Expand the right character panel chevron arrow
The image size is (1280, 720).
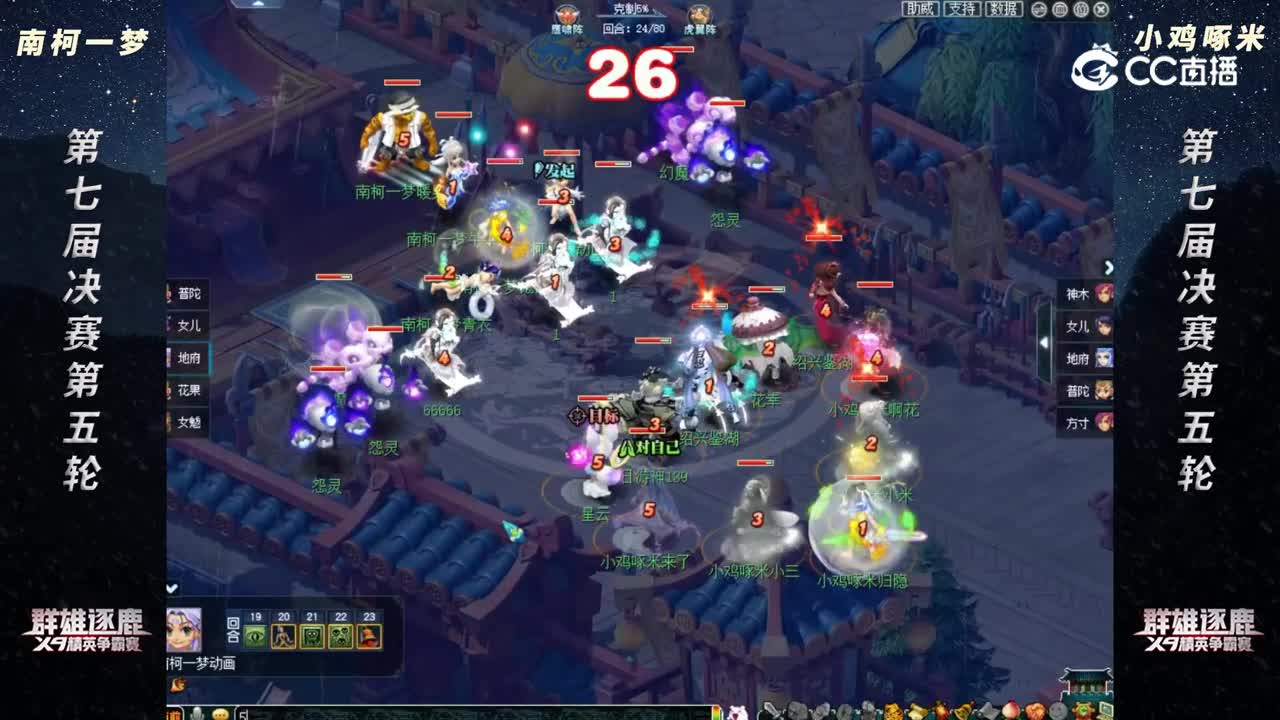(1107, 265)
